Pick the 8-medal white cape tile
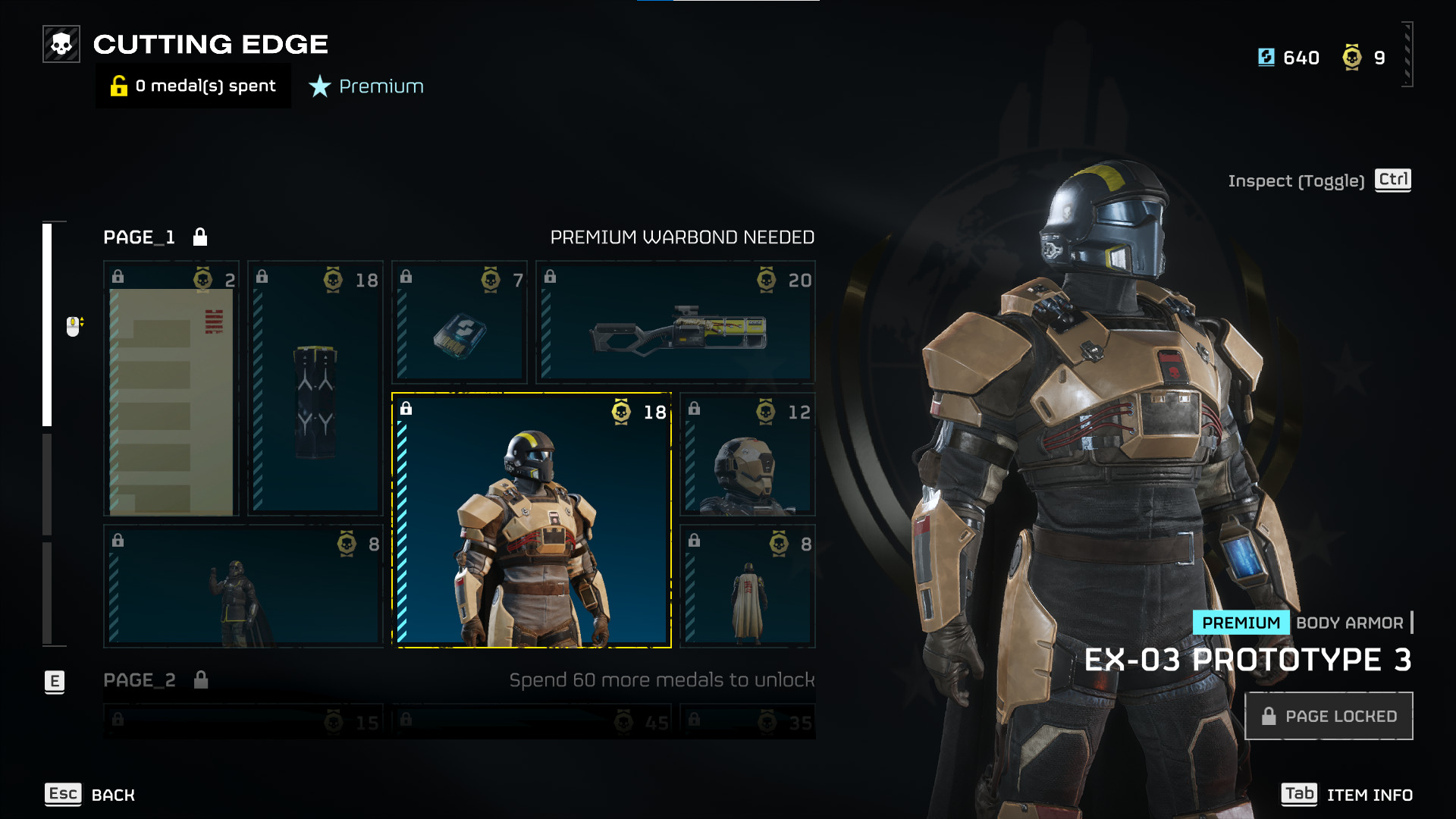This screenshot has width=1456, height=819. coord(748,586)
